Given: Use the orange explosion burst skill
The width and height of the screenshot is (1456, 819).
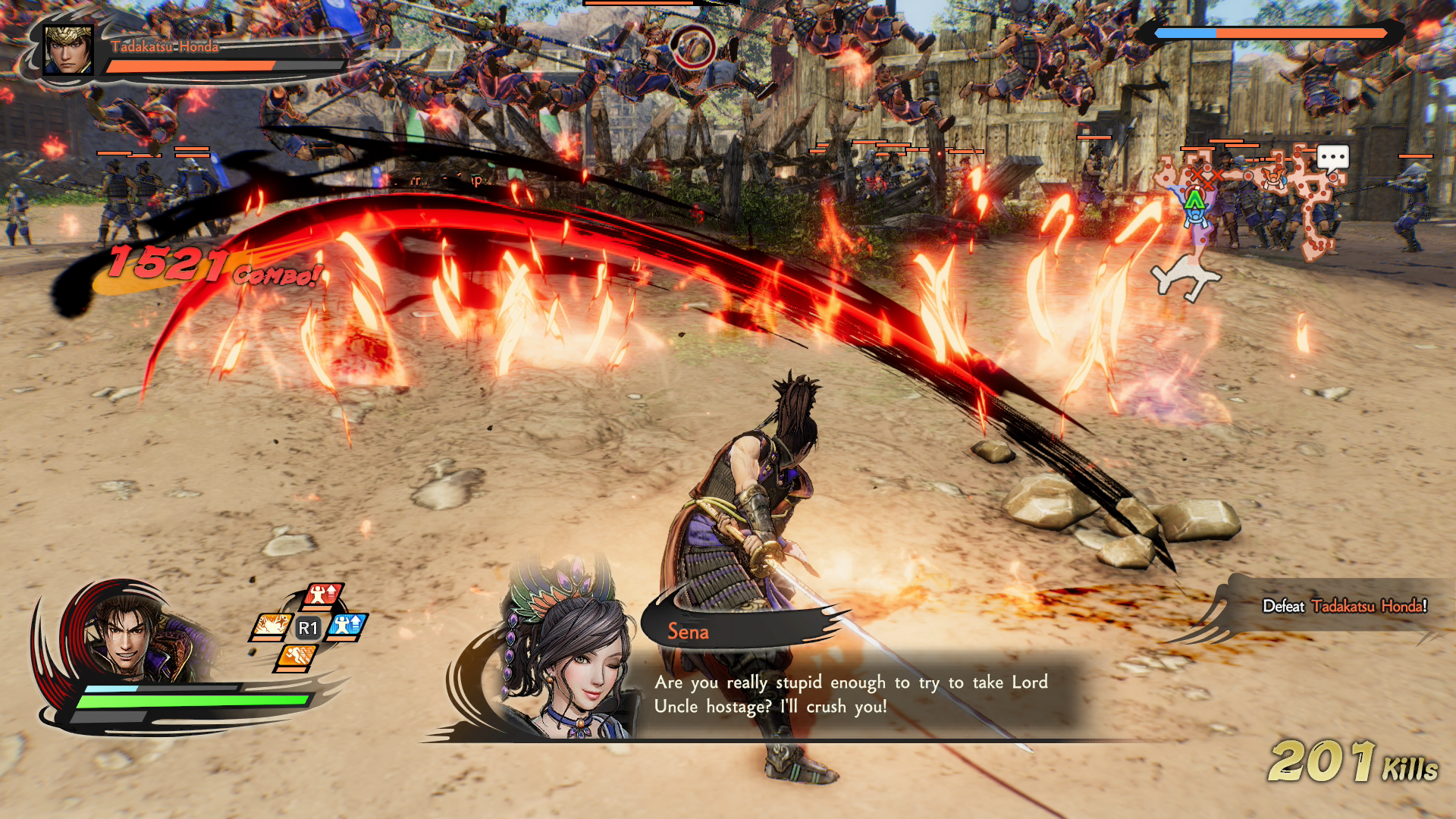Looking at the screenshot, I should click(x=271, y=626).
